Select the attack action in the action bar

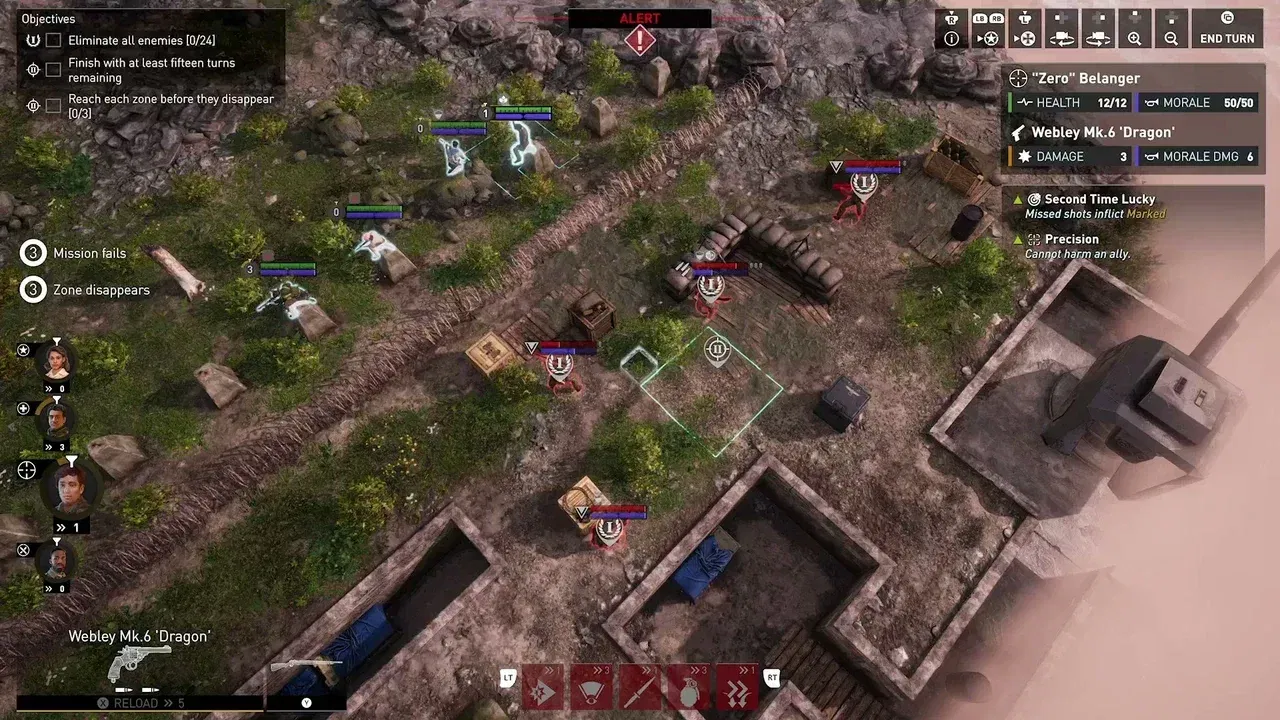543,686
